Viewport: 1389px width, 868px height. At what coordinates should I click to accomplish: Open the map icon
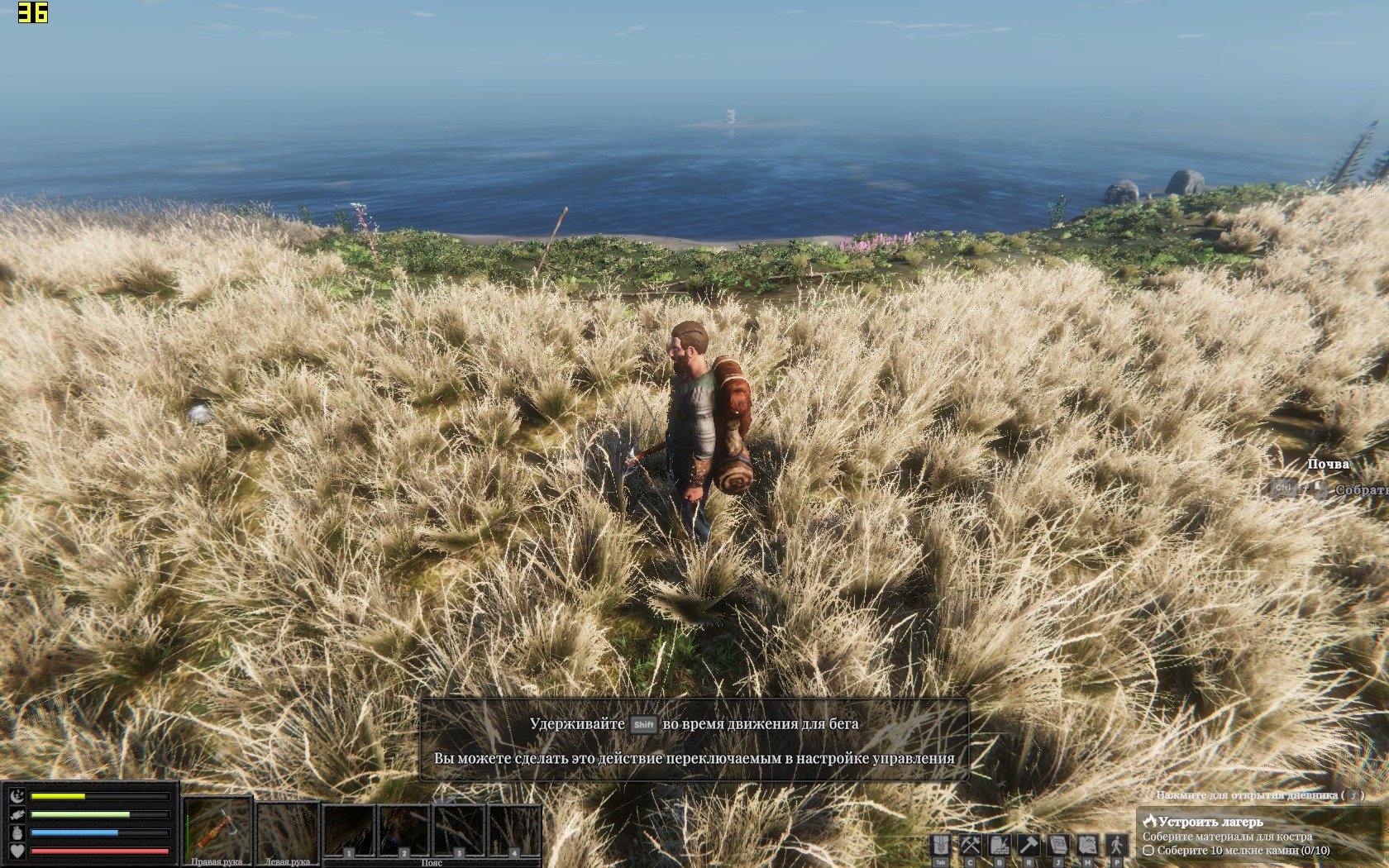point(1087,846)
